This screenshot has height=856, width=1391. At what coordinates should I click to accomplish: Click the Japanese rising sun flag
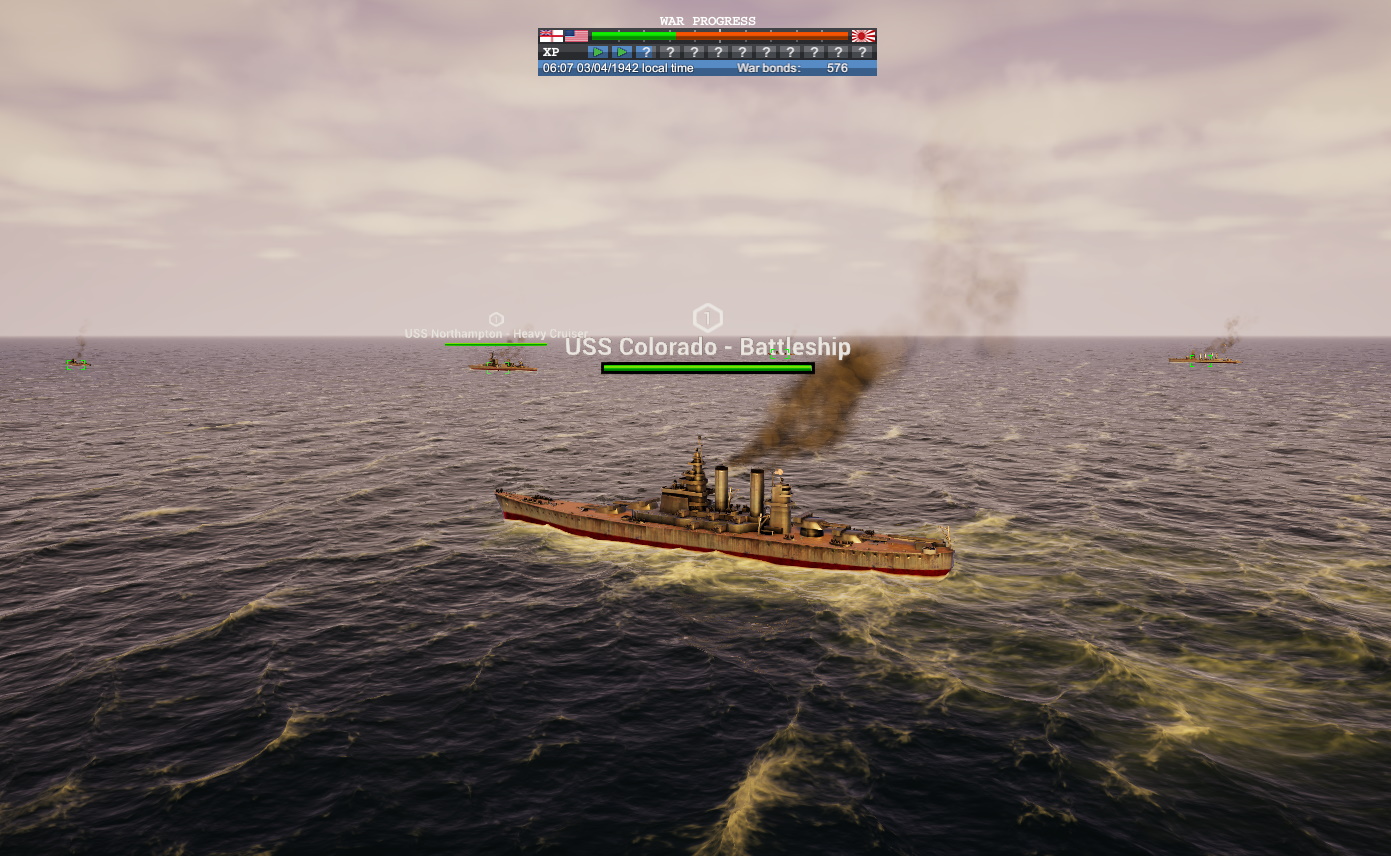(x=862, y=36)
